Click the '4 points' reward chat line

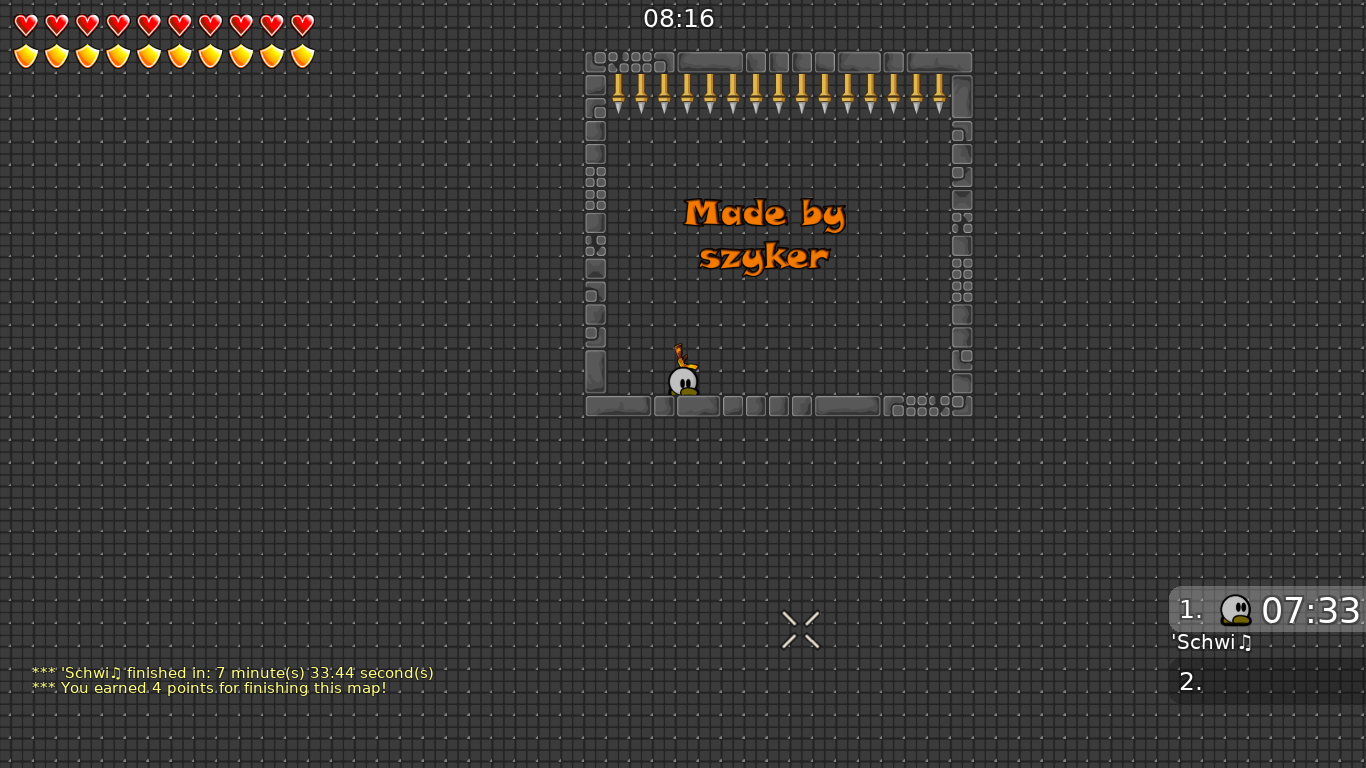[x=209, y=688]
